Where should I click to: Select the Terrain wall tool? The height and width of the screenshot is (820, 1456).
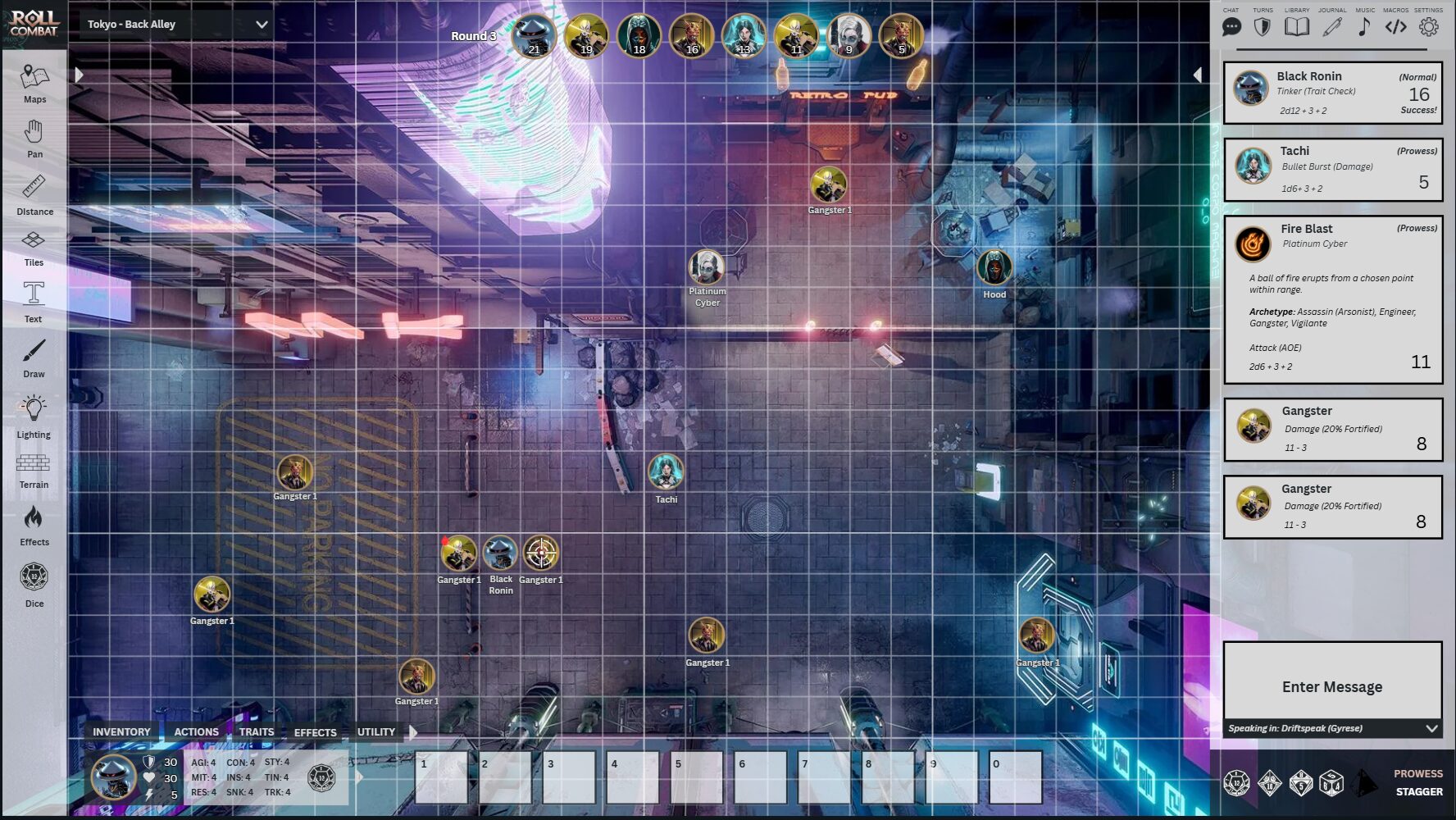[x=34, y=470]
